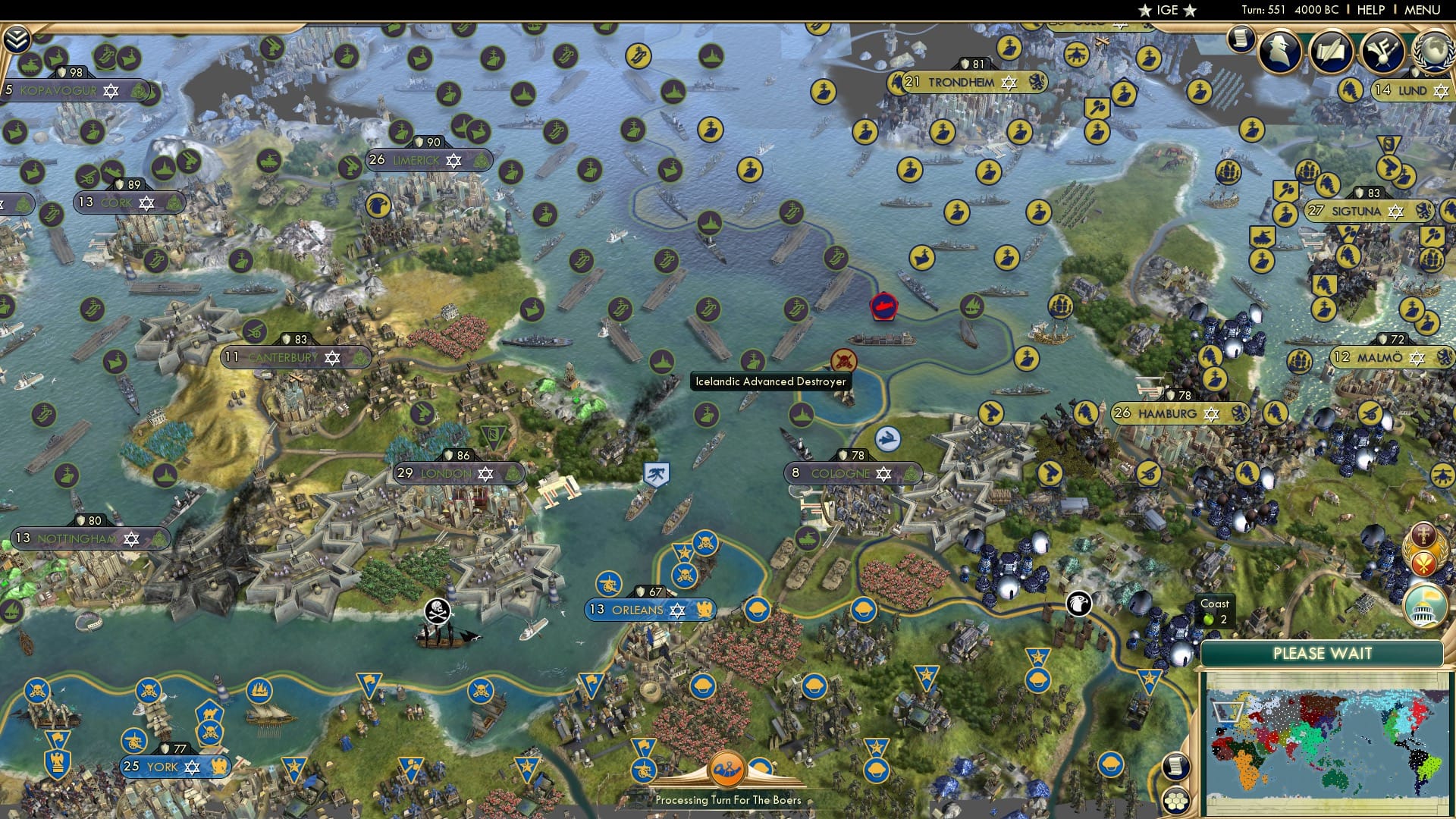Toggle strategic view with the hexagon icon
This screenshot has height=819, width=1456.
point(1175,801)
